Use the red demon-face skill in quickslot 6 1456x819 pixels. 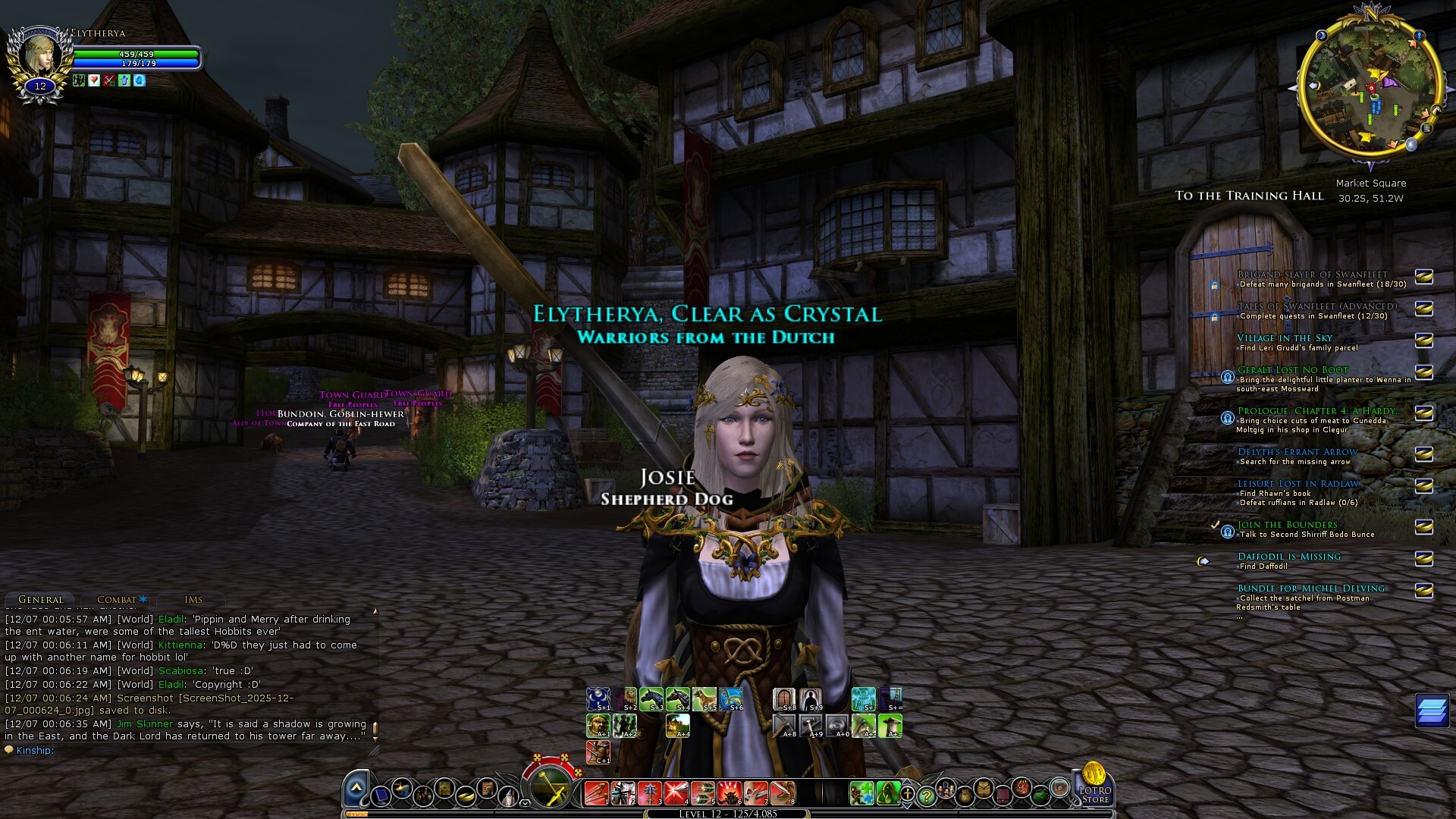(730, 793)
